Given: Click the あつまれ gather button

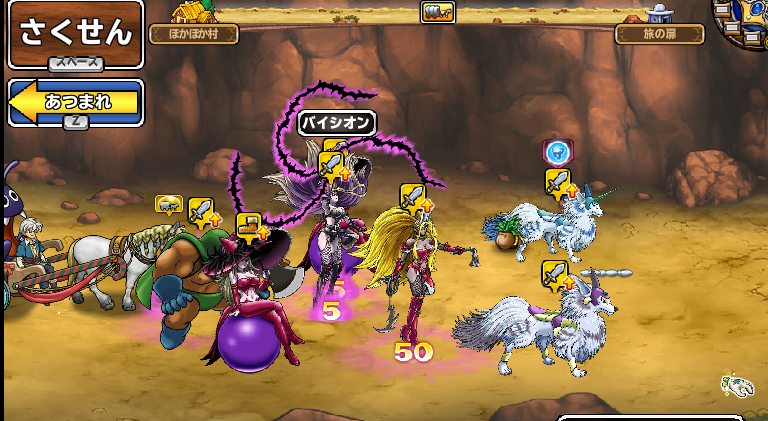Looking at the screenshot, I should pyautogui.click(x=76, y=102).
